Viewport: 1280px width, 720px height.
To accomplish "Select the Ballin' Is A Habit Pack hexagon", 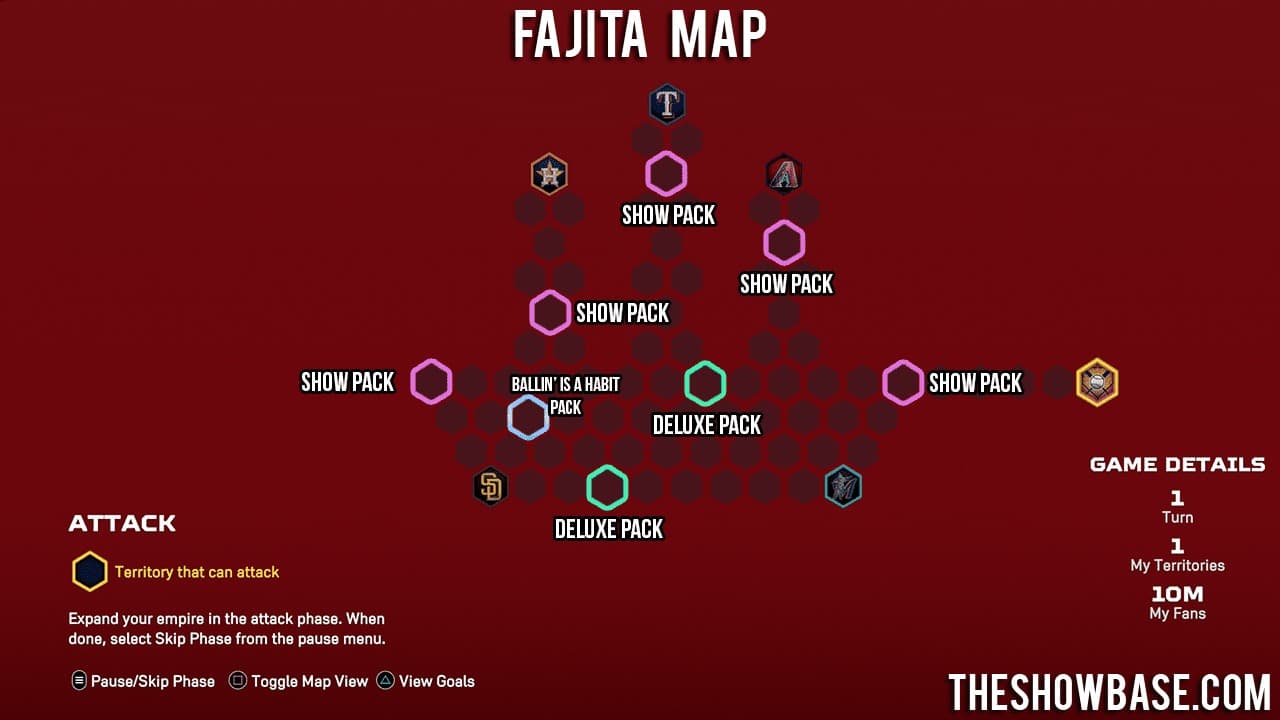I will [529, 416].
